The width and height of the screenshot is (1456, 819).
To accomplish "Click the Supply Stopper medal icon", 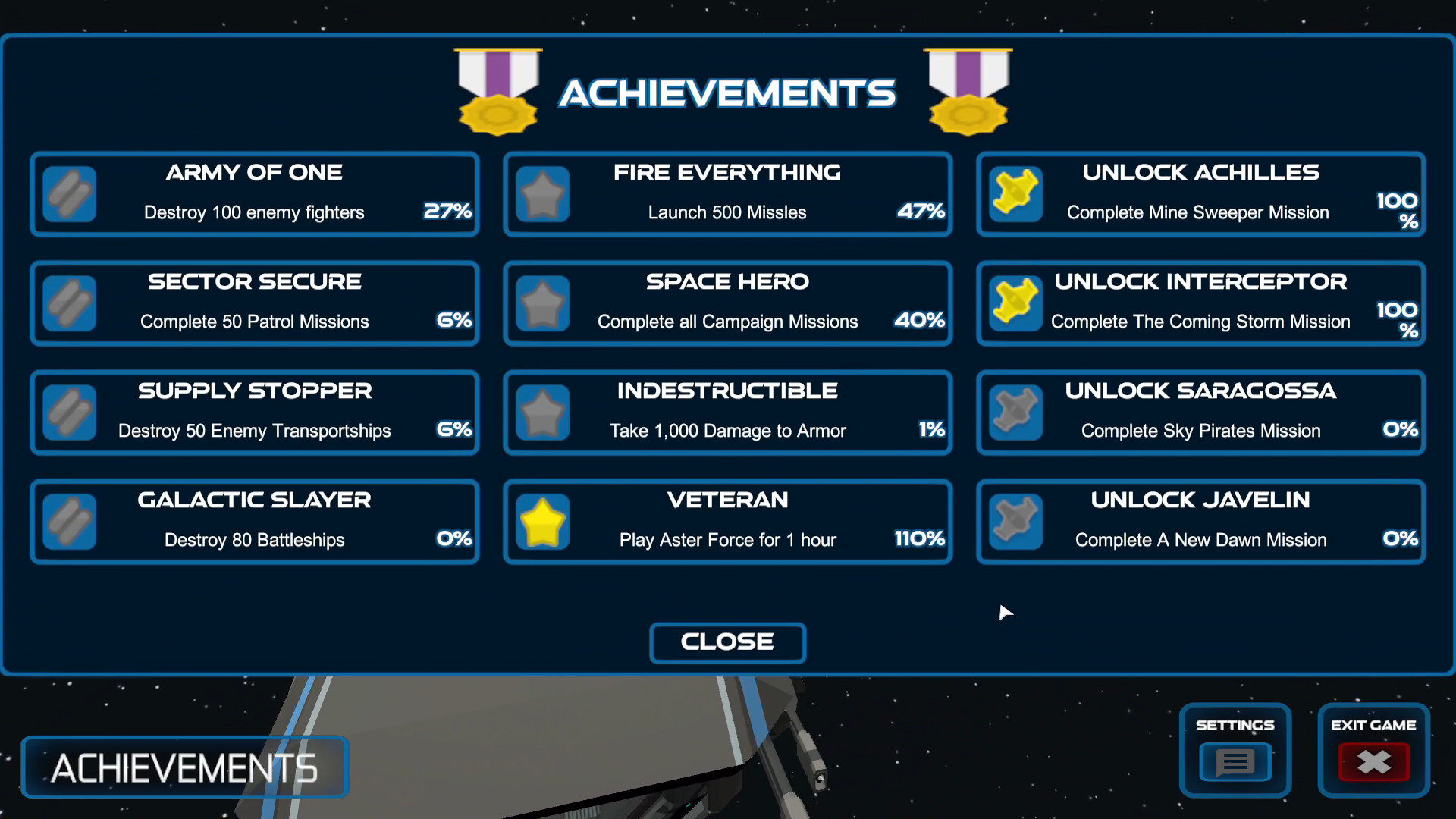I will click(70, 413).
